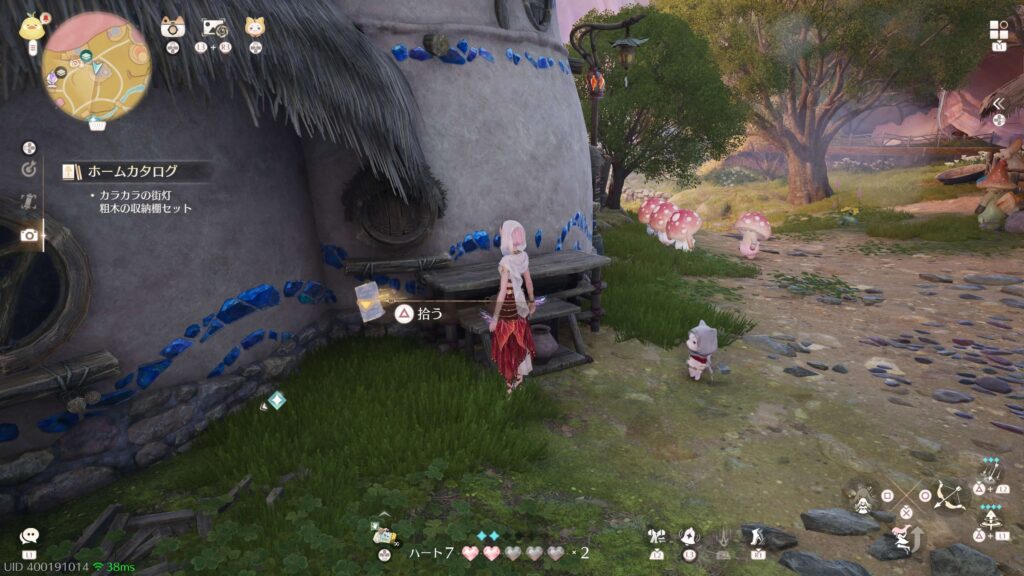Click the basket marker below the minimap

coord(97,125)
